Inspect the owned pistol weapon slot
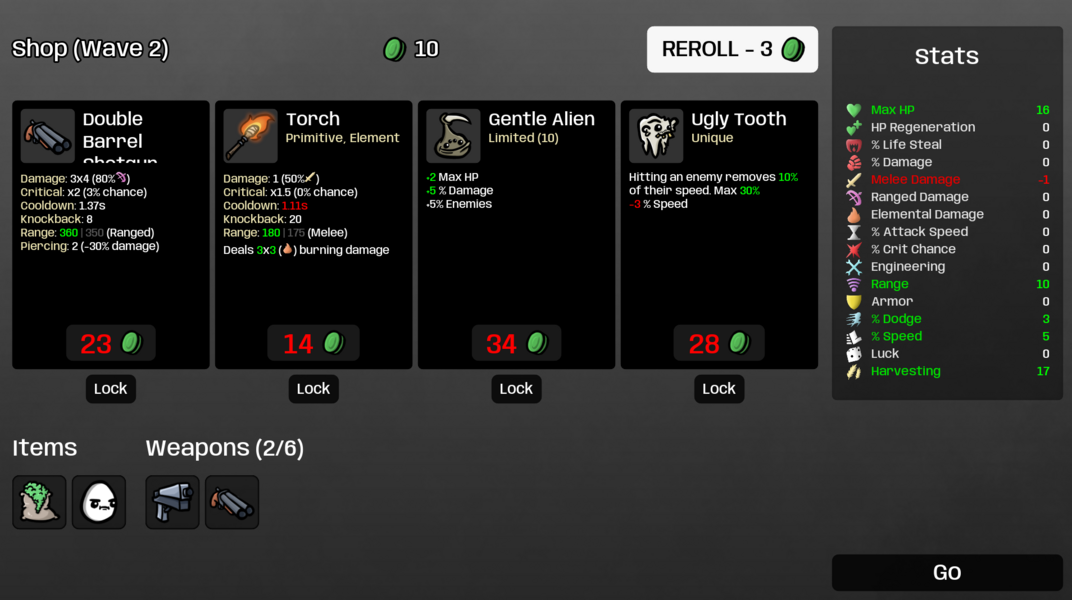This screenshot has width=1072, height=600. [x=173, y=502]
